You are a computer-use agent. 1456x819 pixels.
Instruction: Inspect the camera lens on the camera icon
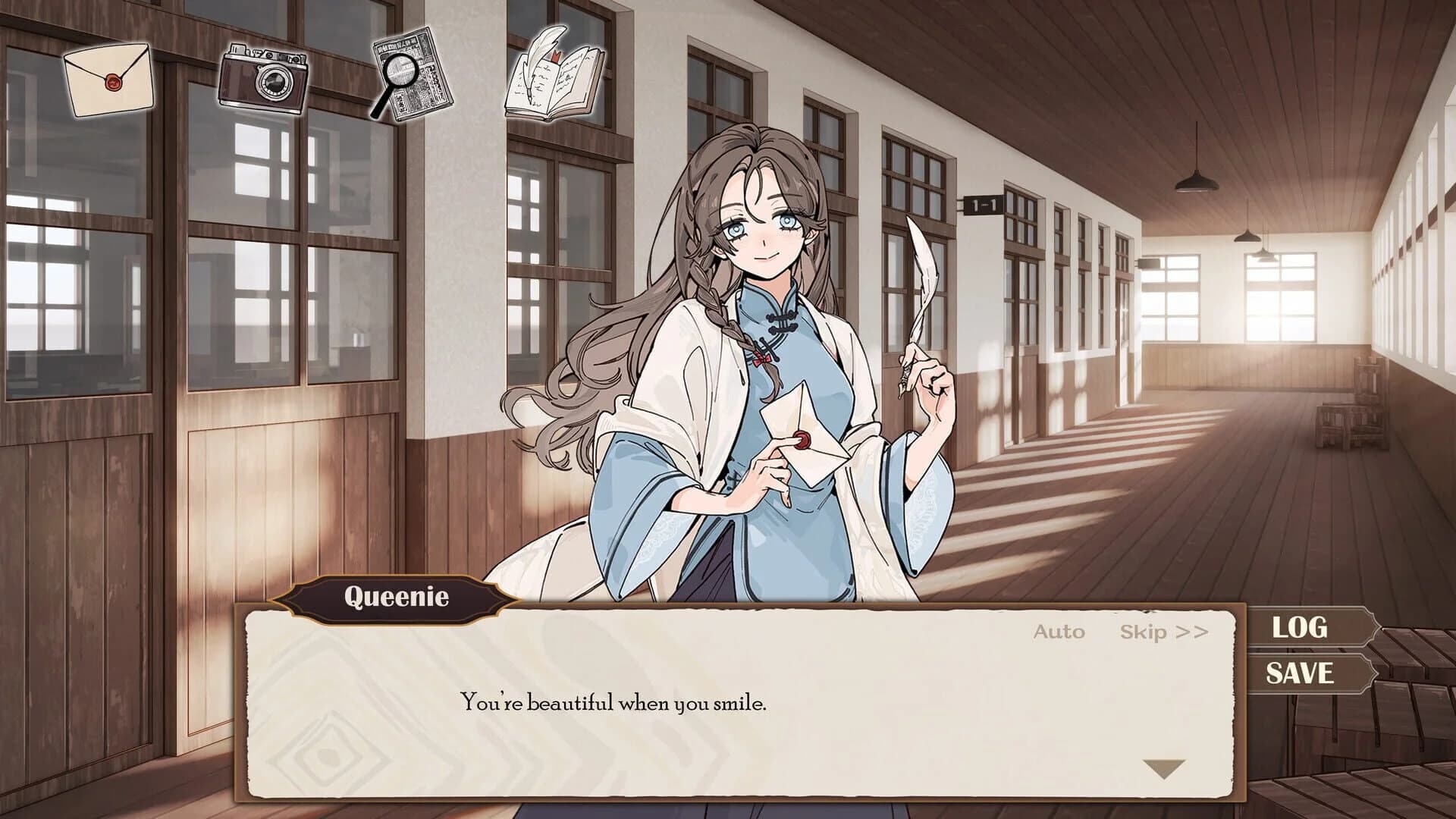(275, 80)
